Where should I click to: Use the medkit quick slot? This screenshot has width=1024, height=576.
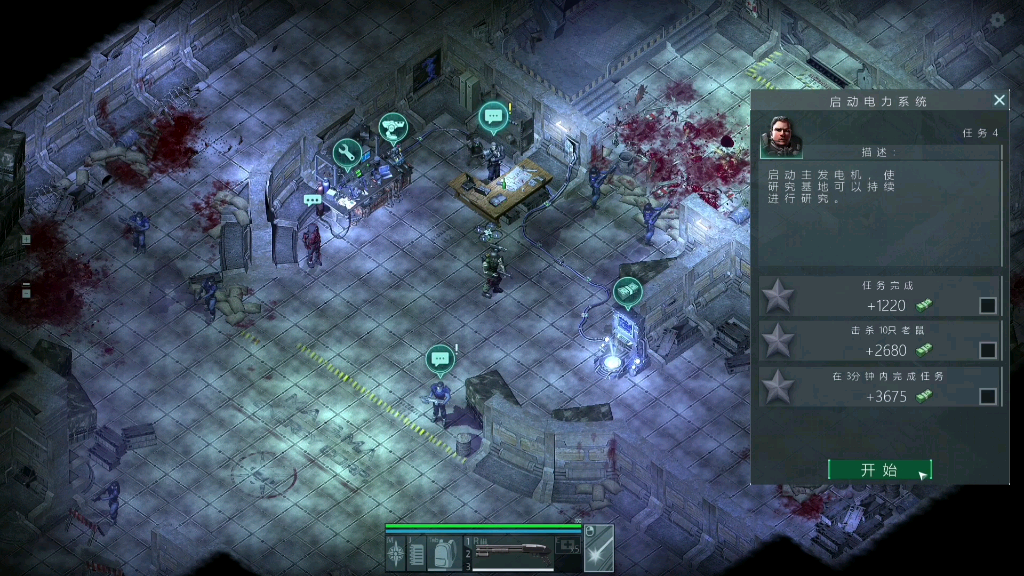point(569,546)
